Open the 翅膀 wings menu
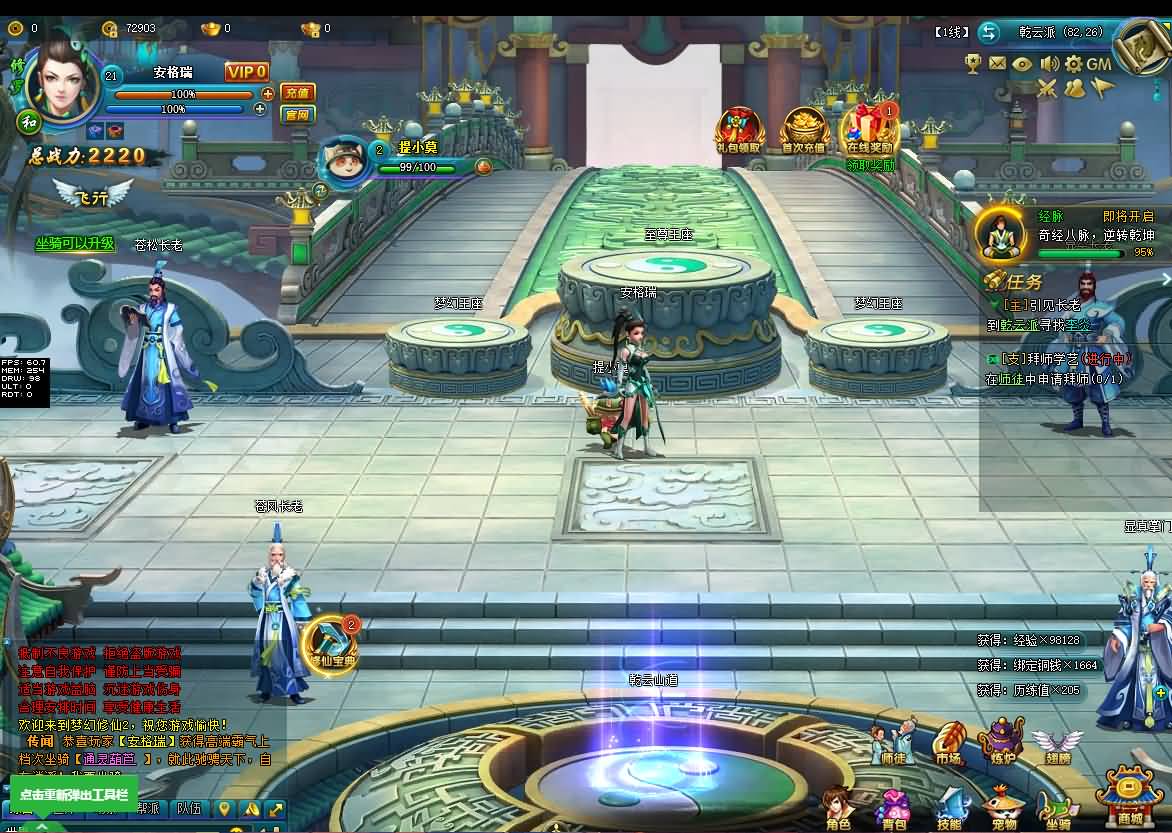 pos(1057,743)
